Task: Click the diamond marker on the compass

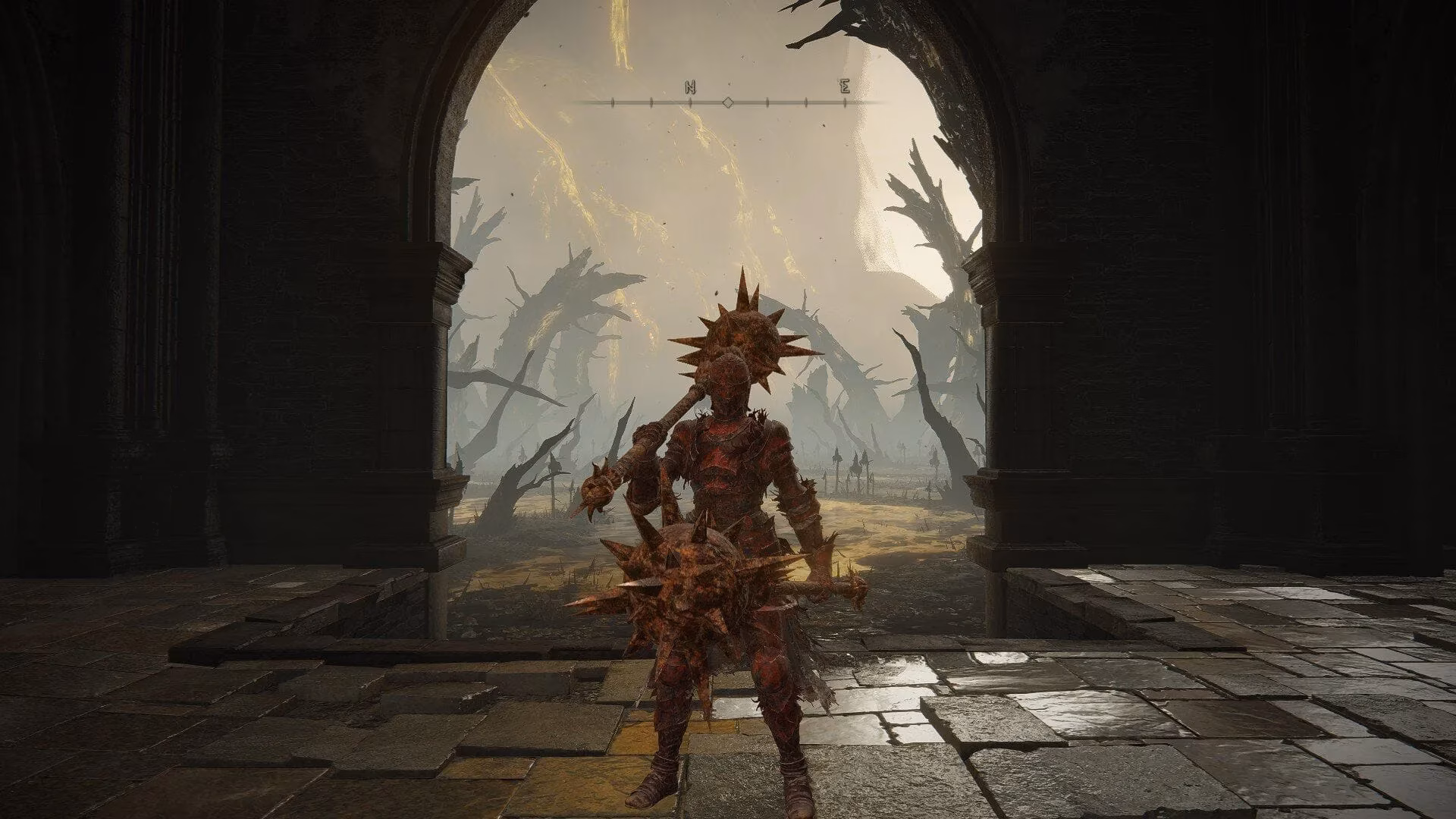Action: coord(728,102)
